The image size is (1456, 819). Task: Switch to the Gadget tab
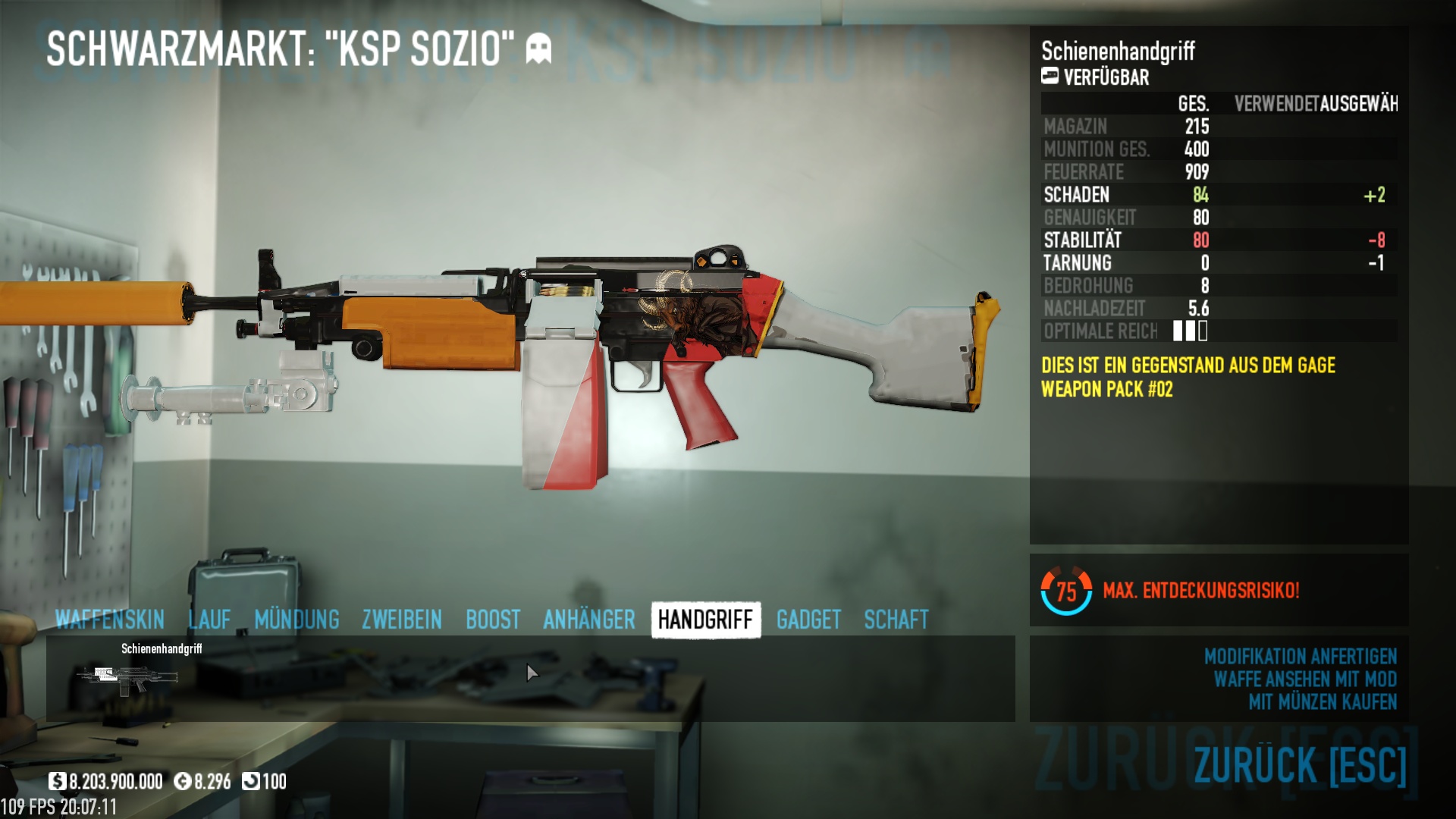[x=808, y=620]
